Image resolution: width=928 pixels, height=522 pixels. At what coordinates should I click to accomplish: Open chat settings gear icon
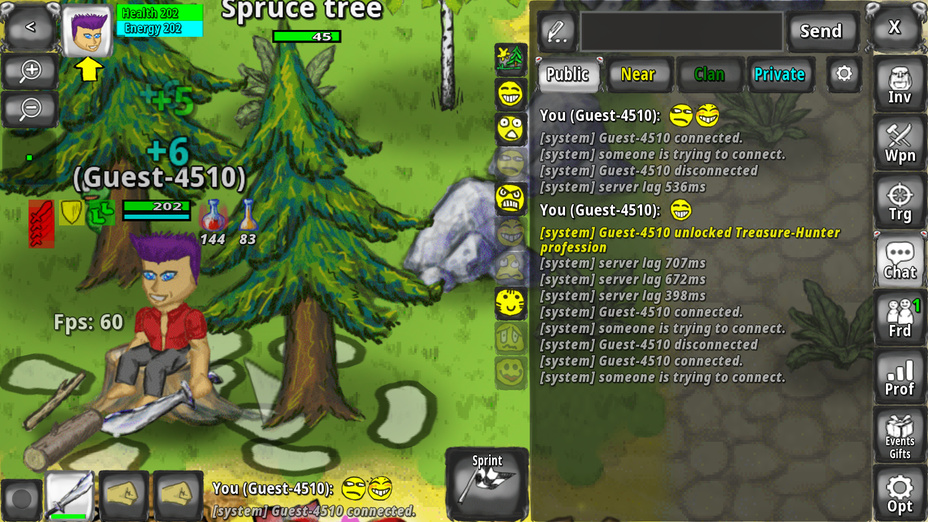[845, 74]
